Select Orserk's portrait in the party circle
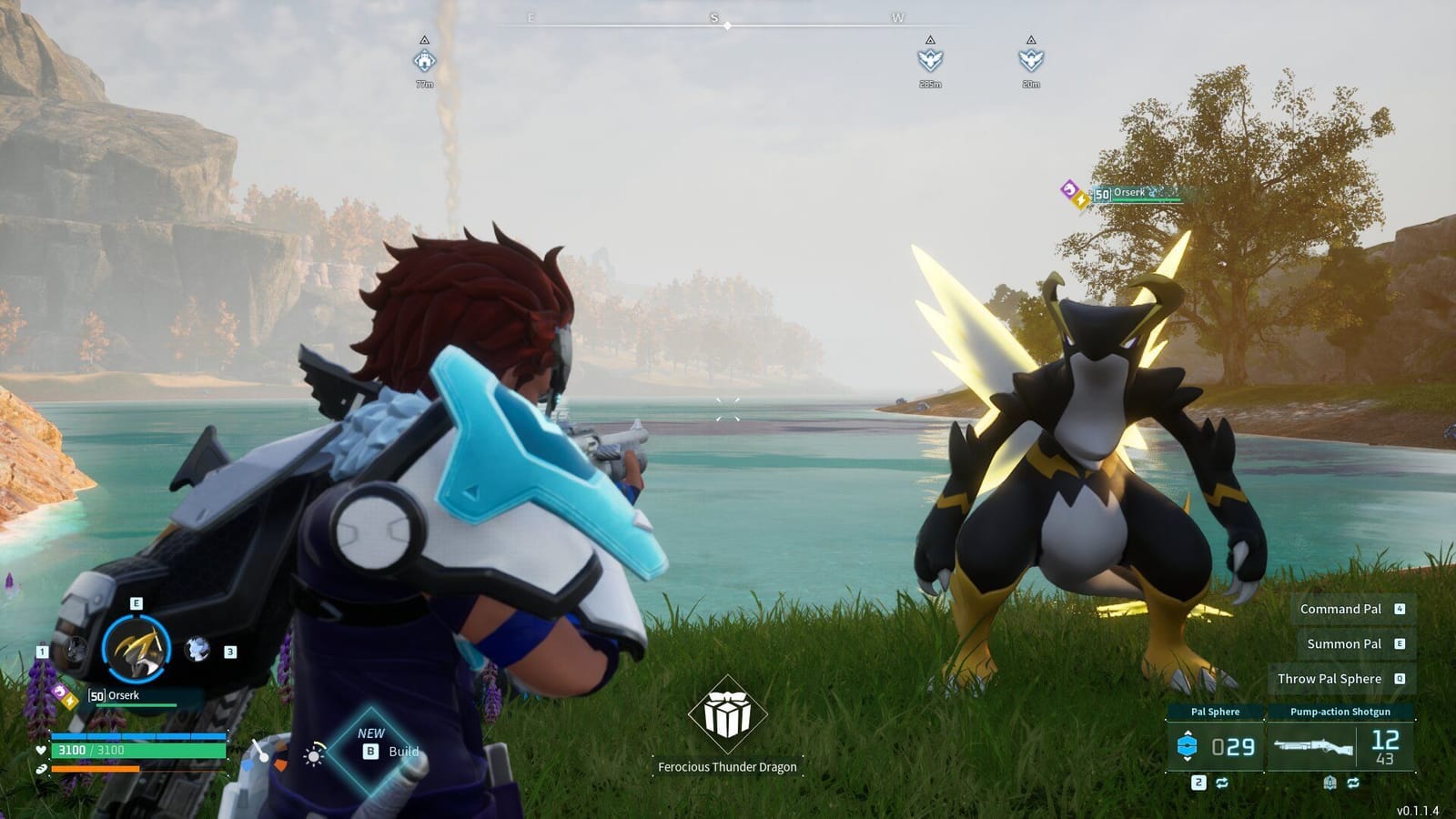The width and height of the screenshot is (1456, 819). tap(135, 648)
